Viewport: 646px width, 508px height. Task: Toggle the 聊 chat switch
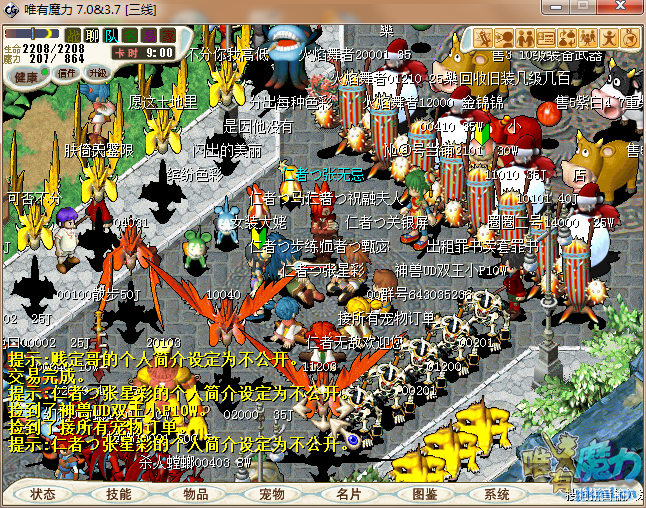pyautogui.click(x=92, y=35)
